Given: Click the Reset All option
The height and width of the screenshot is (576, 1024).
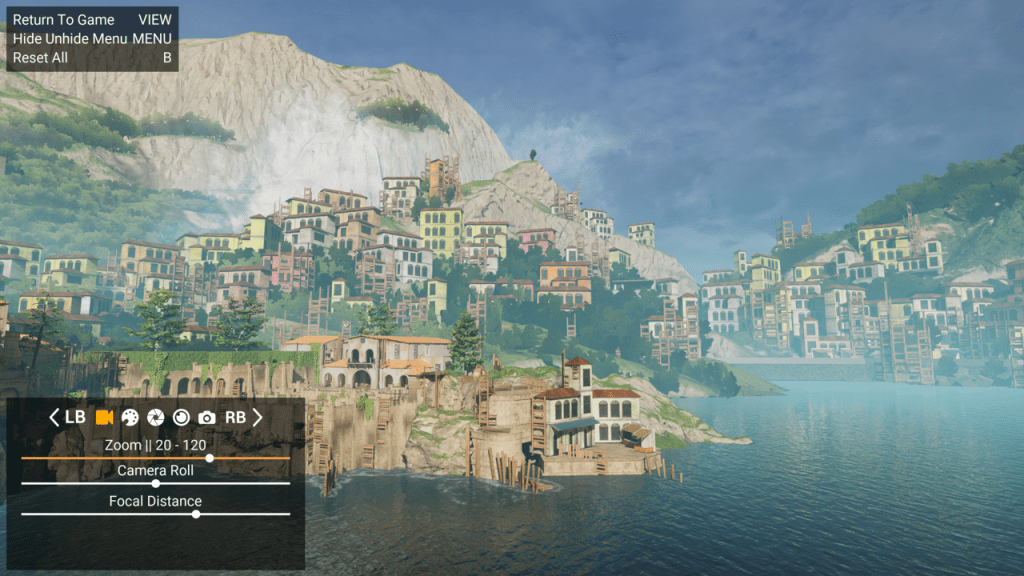Looking at the screenshot, I should (x=41, y=57).
